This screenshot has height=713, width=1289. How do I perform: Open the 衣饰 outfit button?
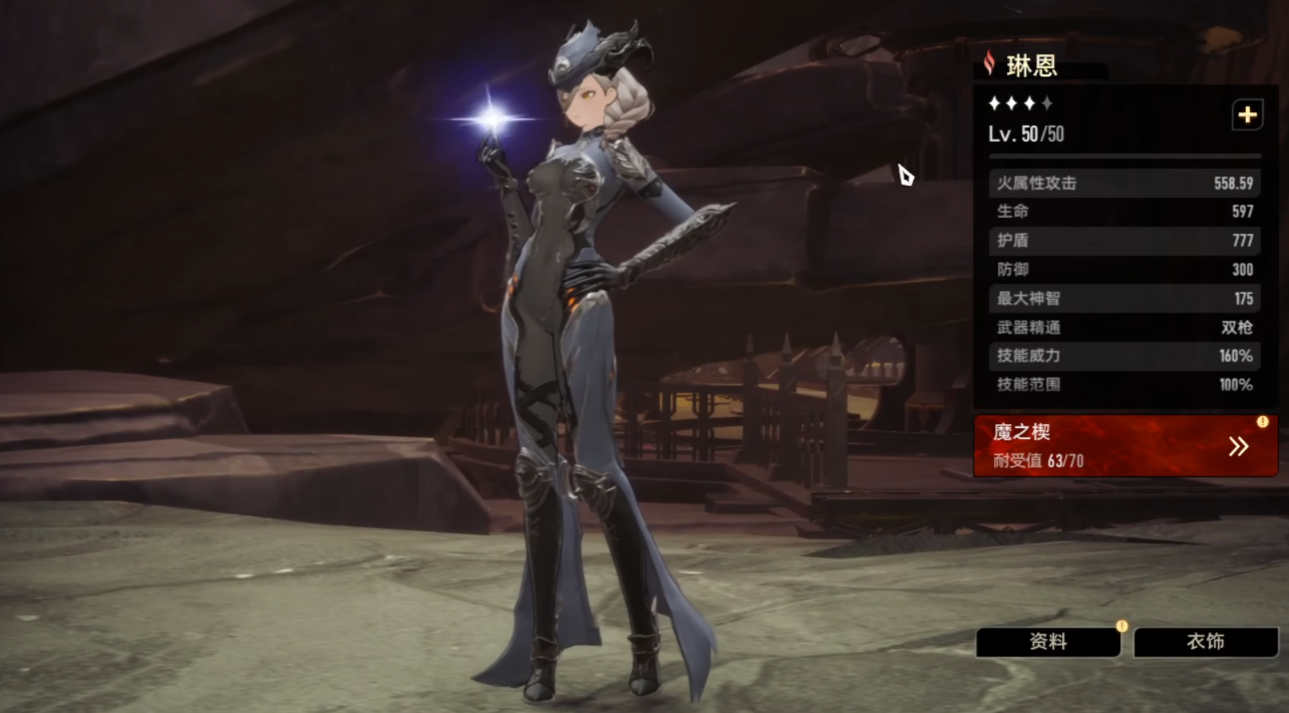[1205, 642]
